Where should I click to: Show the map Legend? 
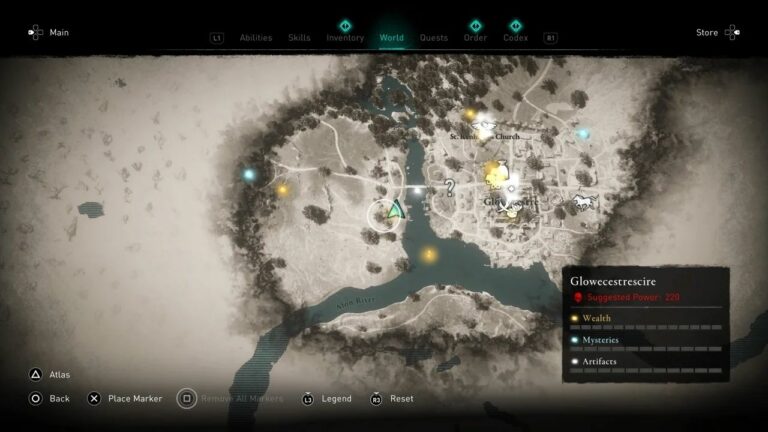pos(335,398)
